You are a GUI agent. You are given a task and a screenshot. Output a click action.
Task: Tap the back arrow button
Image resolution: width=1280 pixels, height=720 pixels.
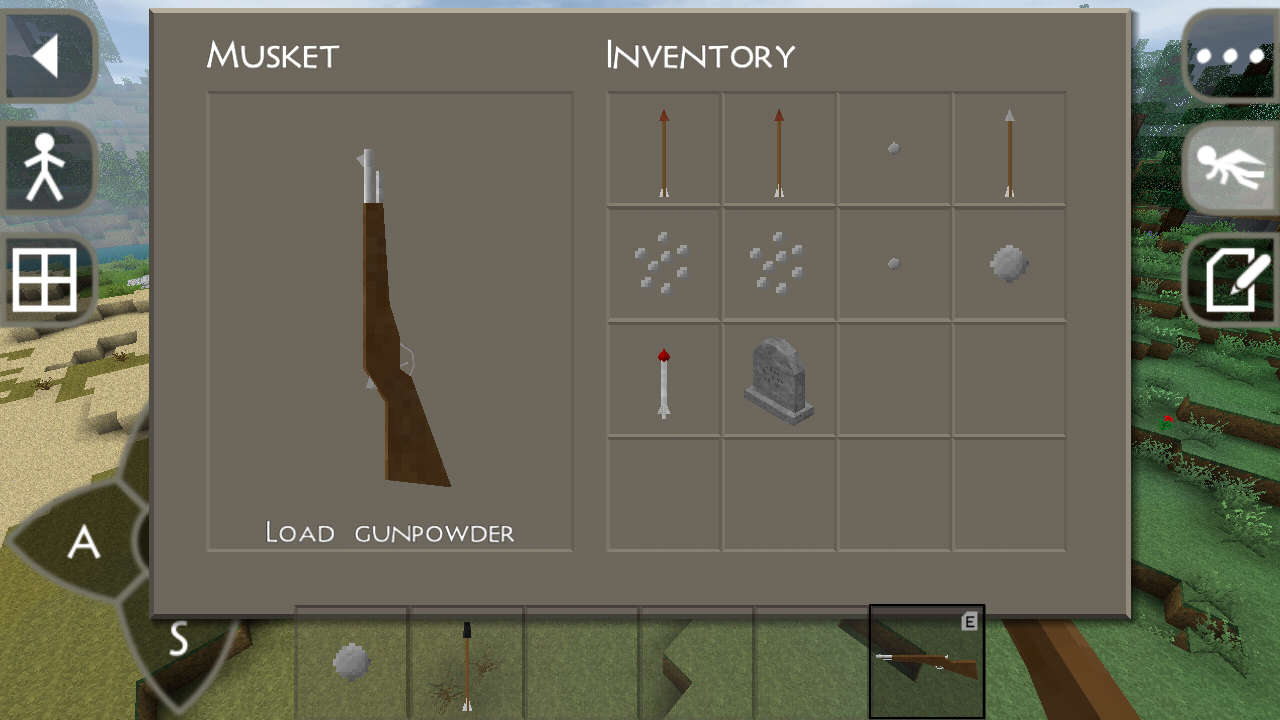tap(47, 56)
